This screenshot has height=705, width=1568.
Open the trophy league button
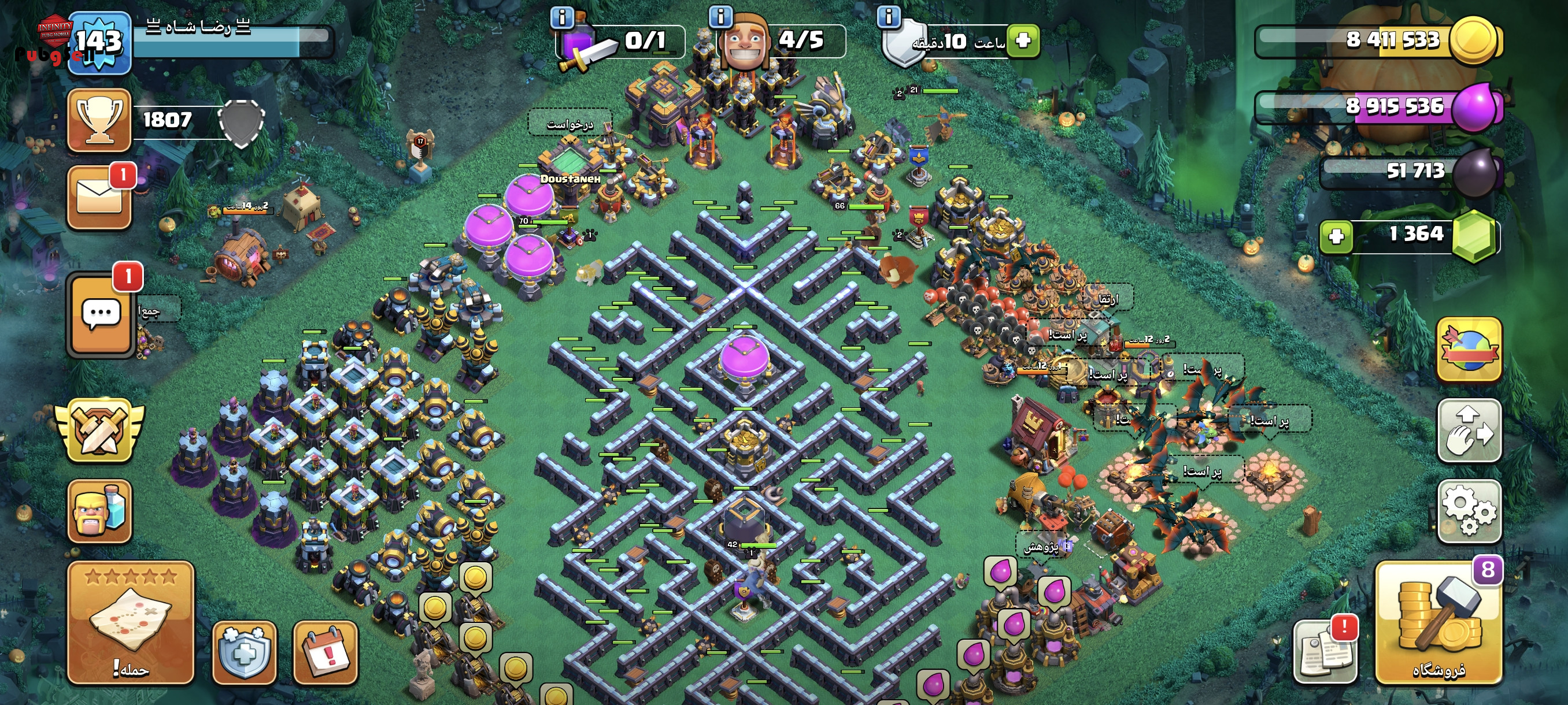coord(99,120)
